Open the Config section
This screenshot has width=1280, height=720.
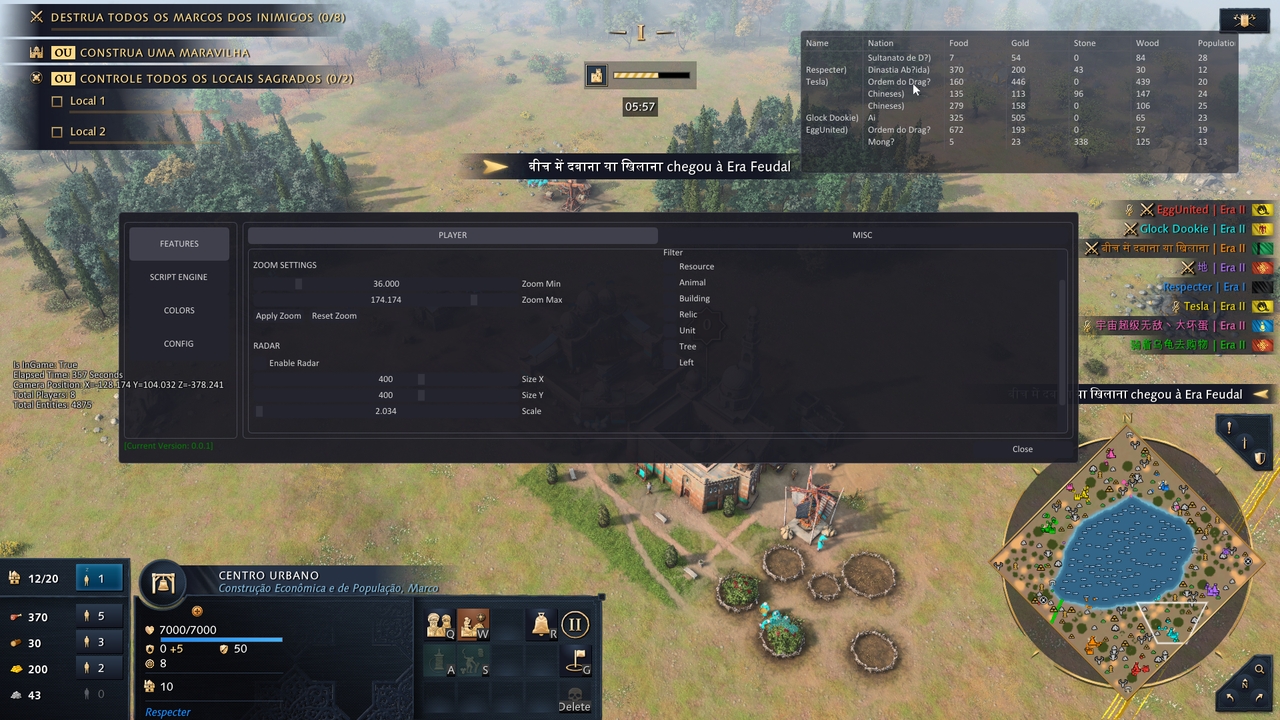[179, 344]
